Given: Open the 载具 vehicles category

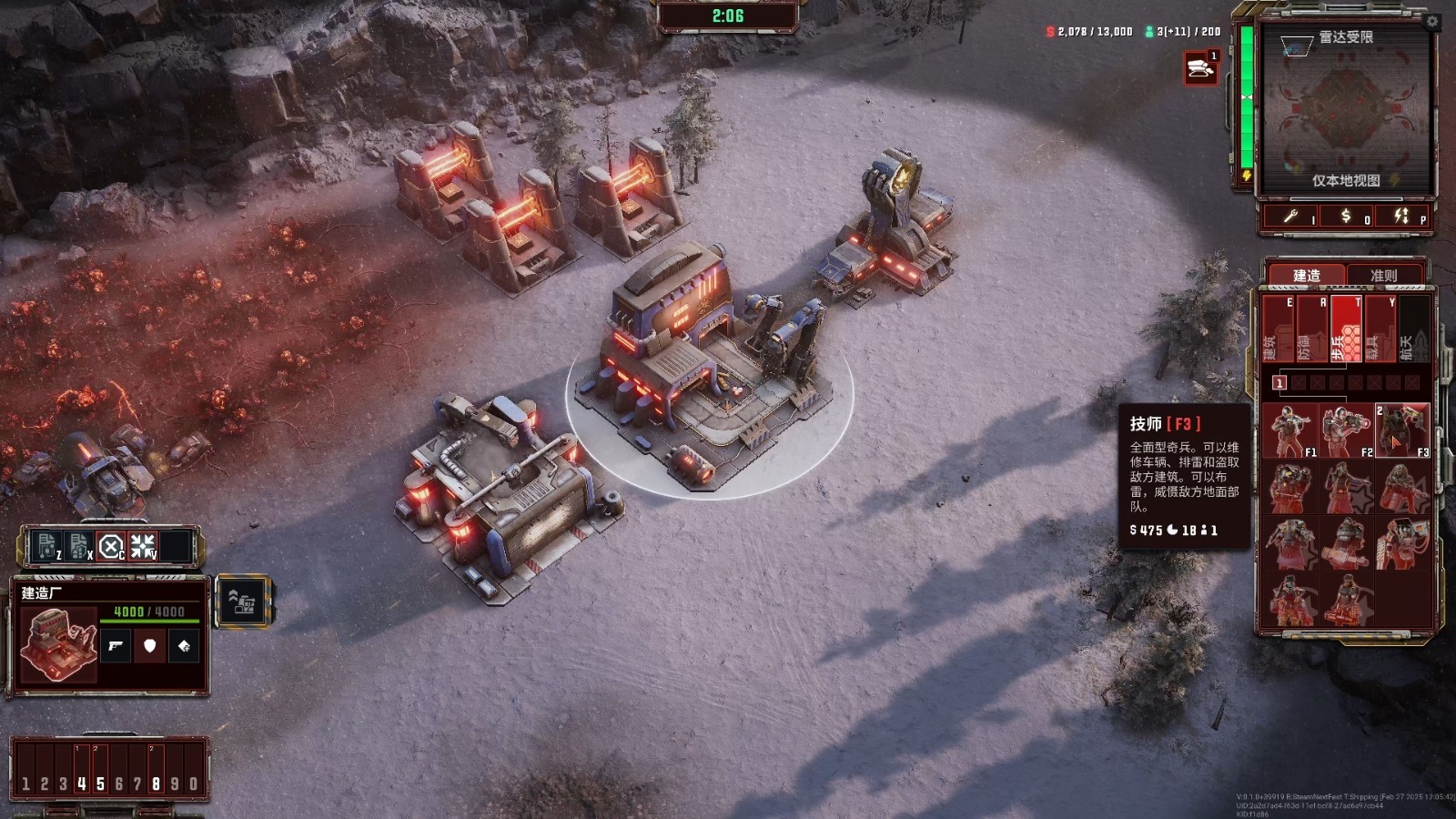Looking at the screenshot, I should [x=1380, y=329].
